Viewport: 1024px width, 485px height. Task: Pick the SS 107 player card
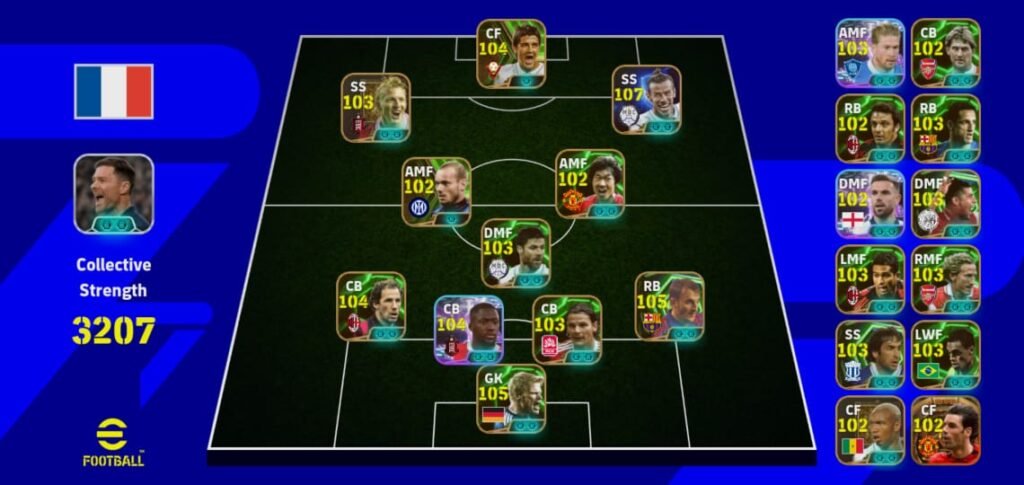(647, 99)
